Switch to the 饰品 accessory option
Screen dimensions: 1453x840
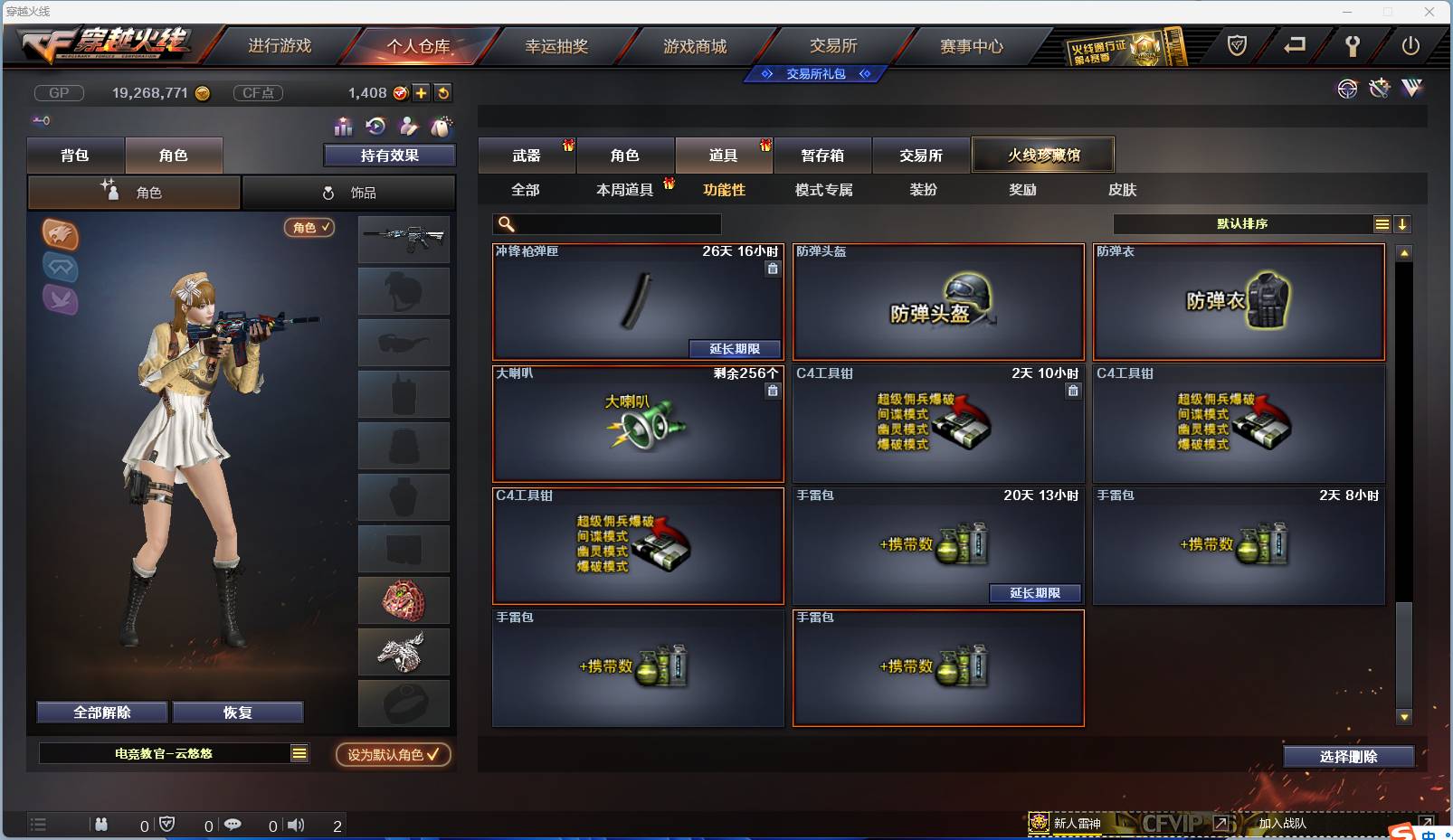point(349,192)
